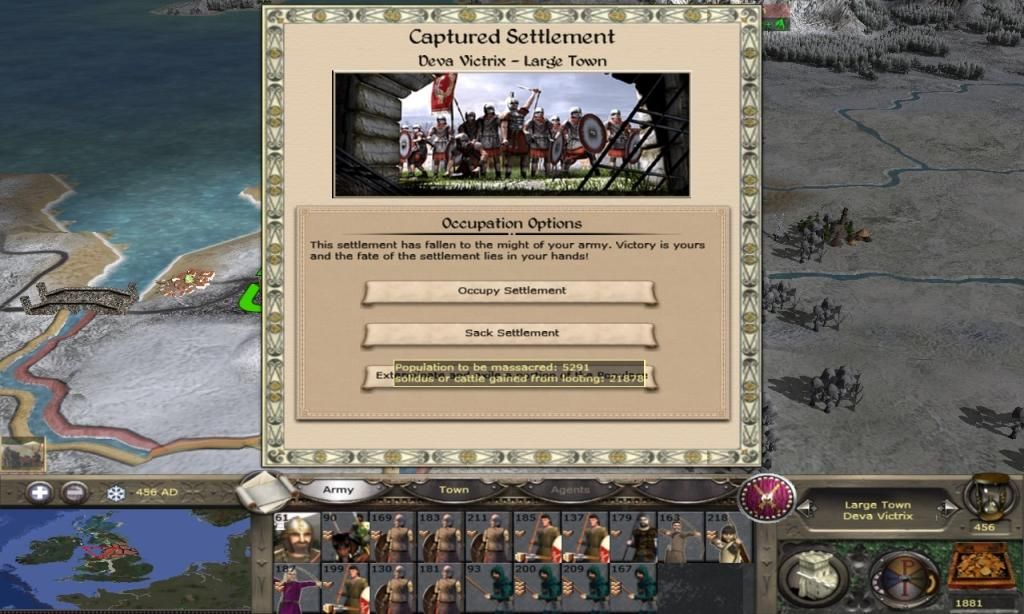Select the purple-robed archer unit card
The height and width of the screenshot is (614, 1024).
(x=297, y=588)
